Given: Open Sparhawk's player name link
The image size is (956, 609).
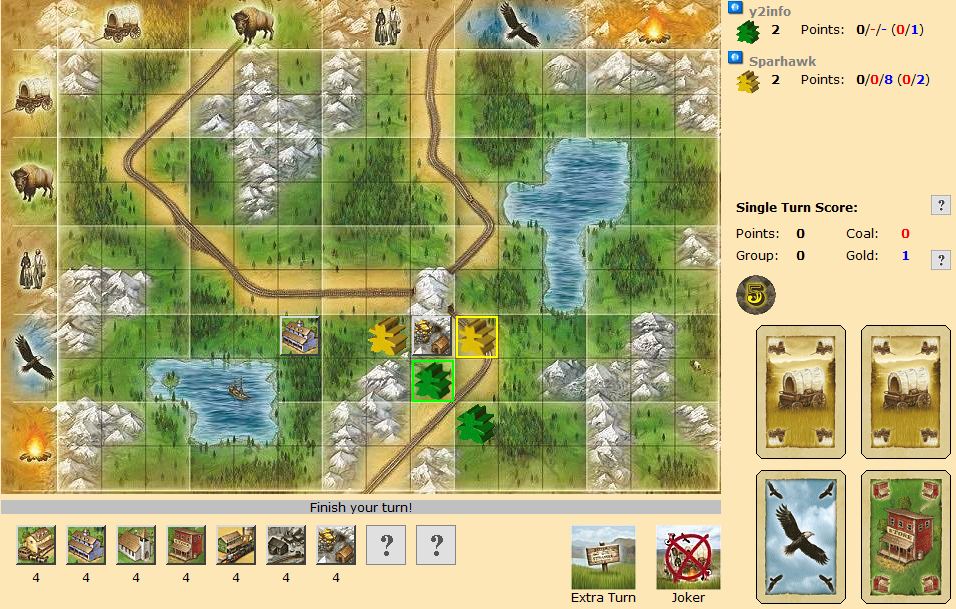Looking at the screenshot, I should click(x=782, y=61).
